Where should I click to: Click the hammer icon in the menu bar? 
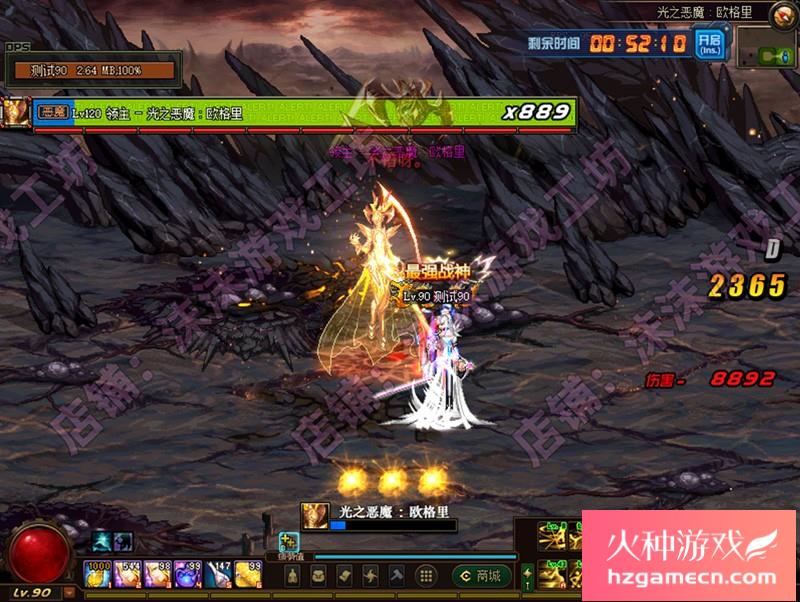click(397, 575)
